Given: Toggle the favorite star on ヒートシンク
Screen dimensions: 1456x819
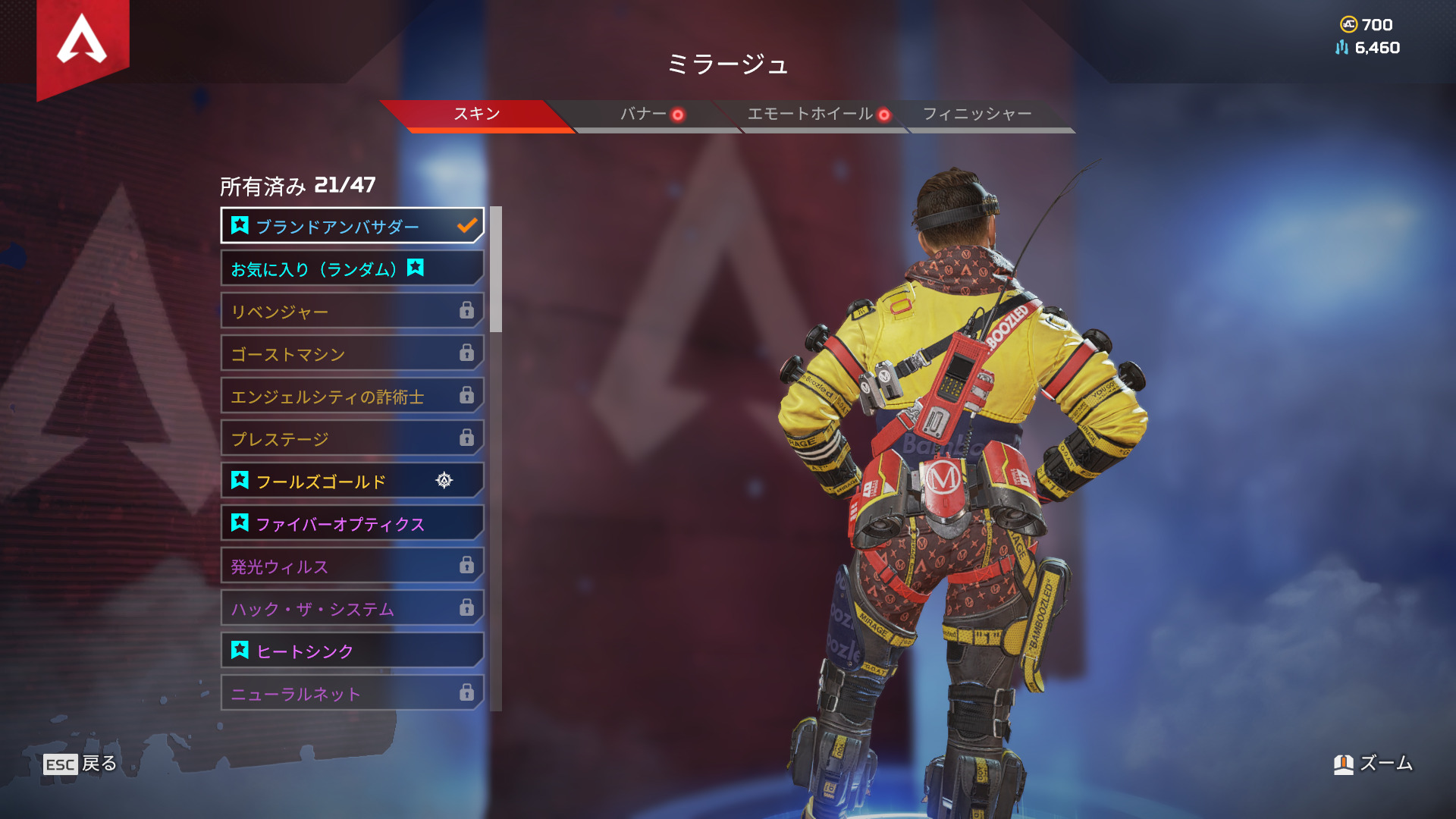Looking at the screenshot, I should pyautogui.click(x=239, y=650).
